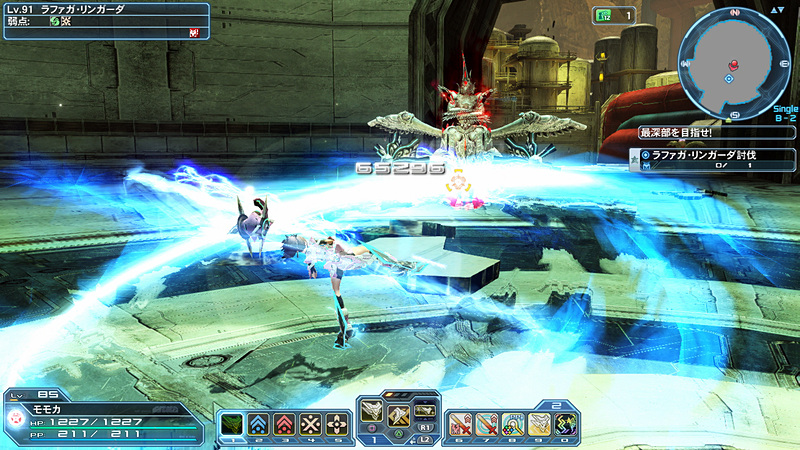
Task: Use the orange sword slot 6 item
Action: [460, 424]
